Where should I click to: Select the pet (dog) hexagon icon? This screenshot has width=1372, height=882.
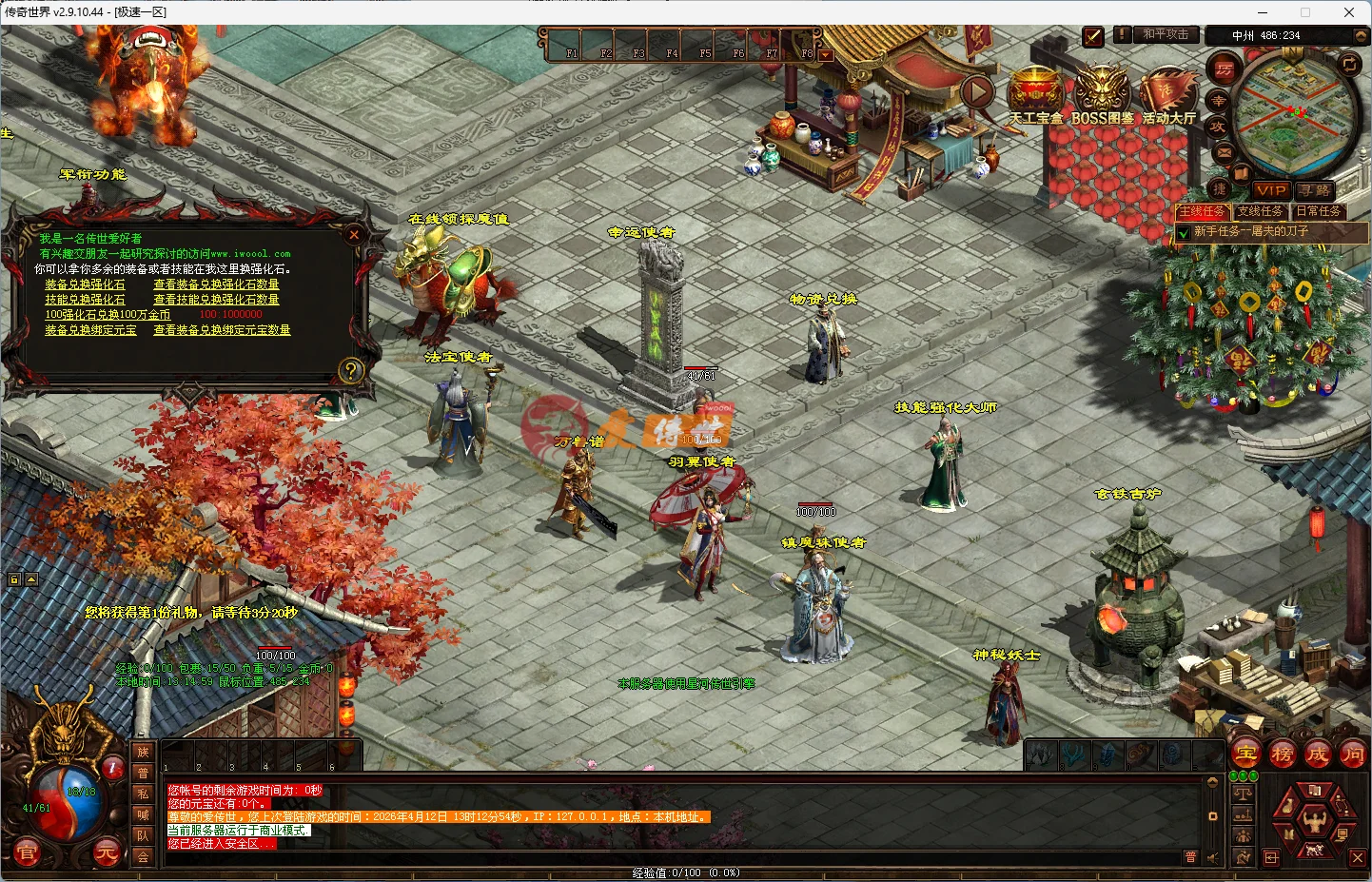coord(1314,851)
